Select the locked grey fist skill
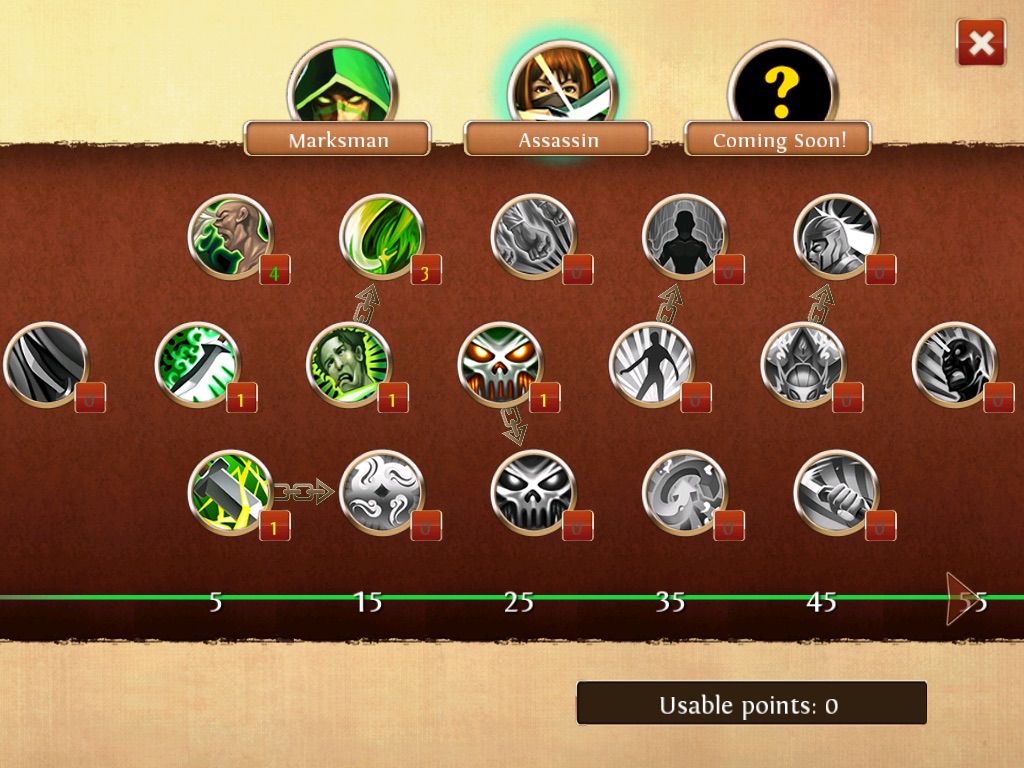Viewport: 1024px width, 768px height. (x=534, y=237)
